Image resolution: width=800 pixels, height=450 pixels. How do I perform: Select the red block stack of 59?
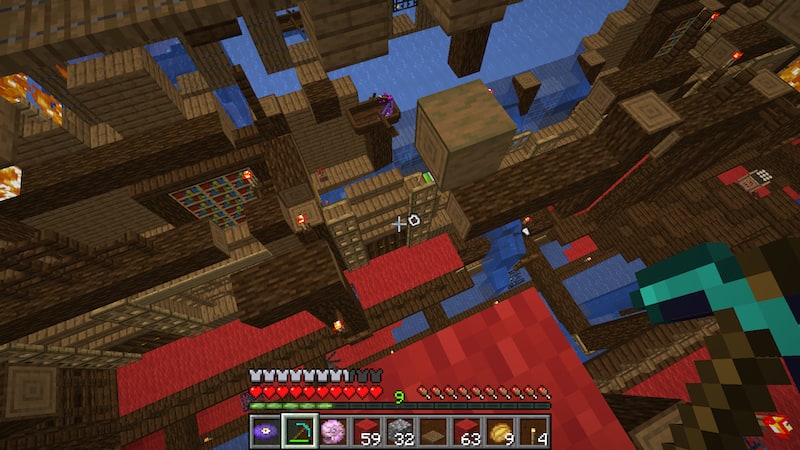tap(366, 431)
